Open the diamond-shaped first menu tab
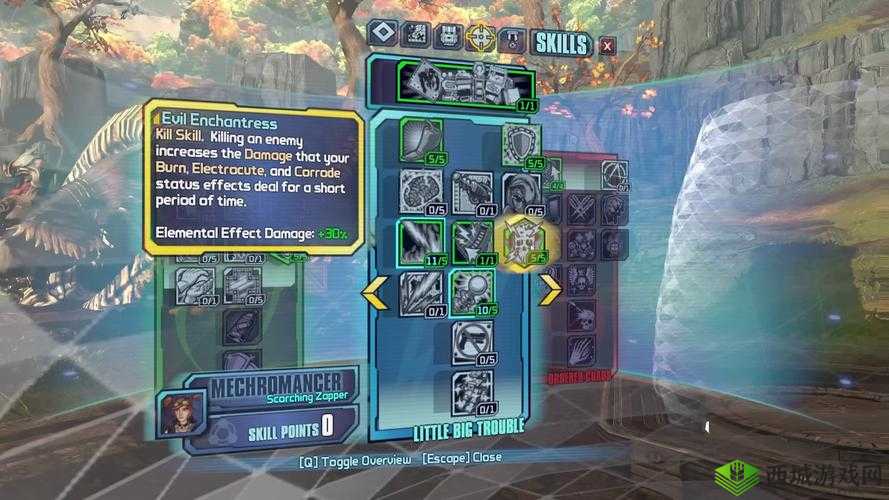The width and height of the screenshot is (889, 500). tap(382, 35)
